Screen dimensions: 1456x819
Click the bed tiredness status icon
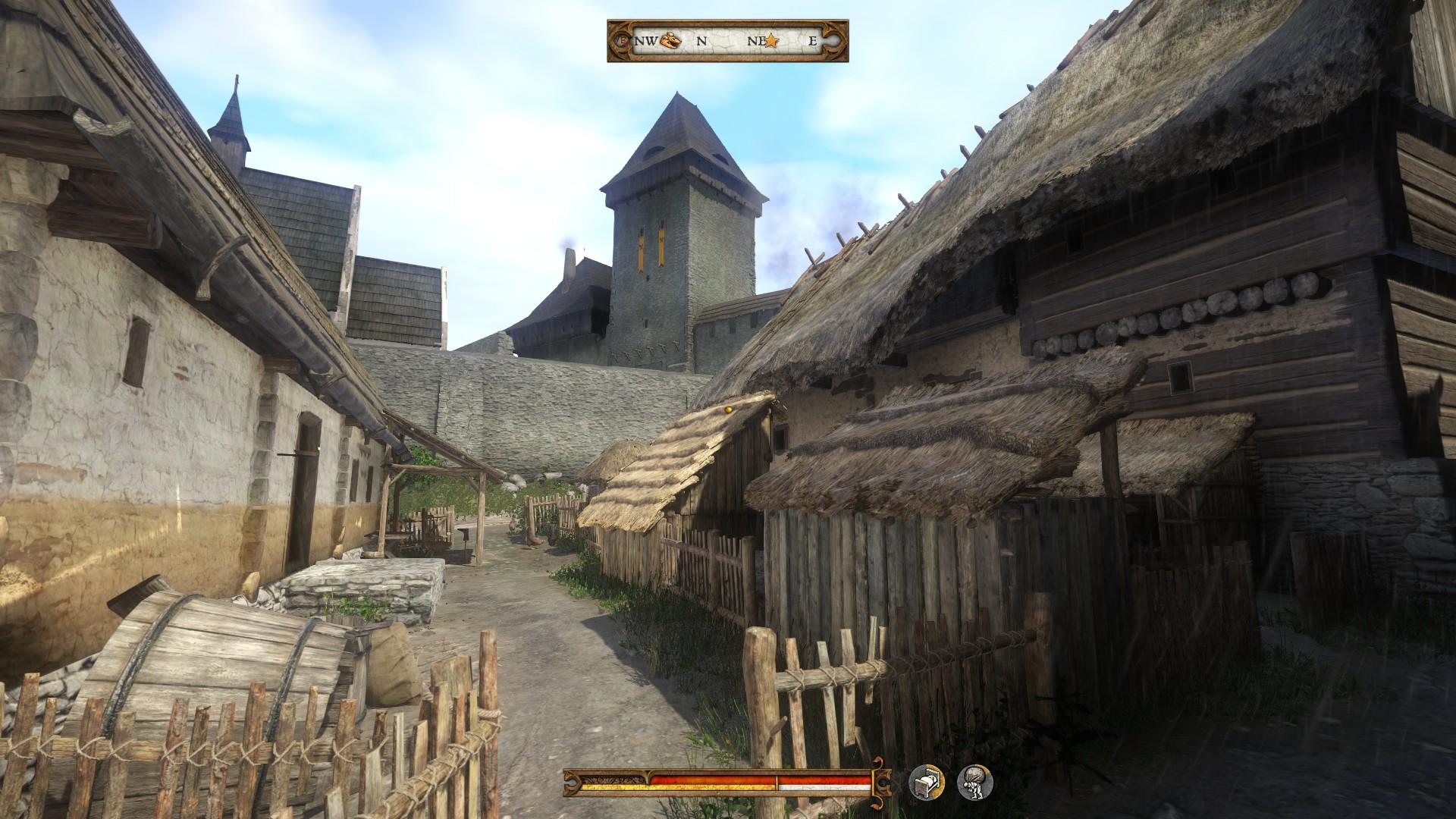pos(927,782)
